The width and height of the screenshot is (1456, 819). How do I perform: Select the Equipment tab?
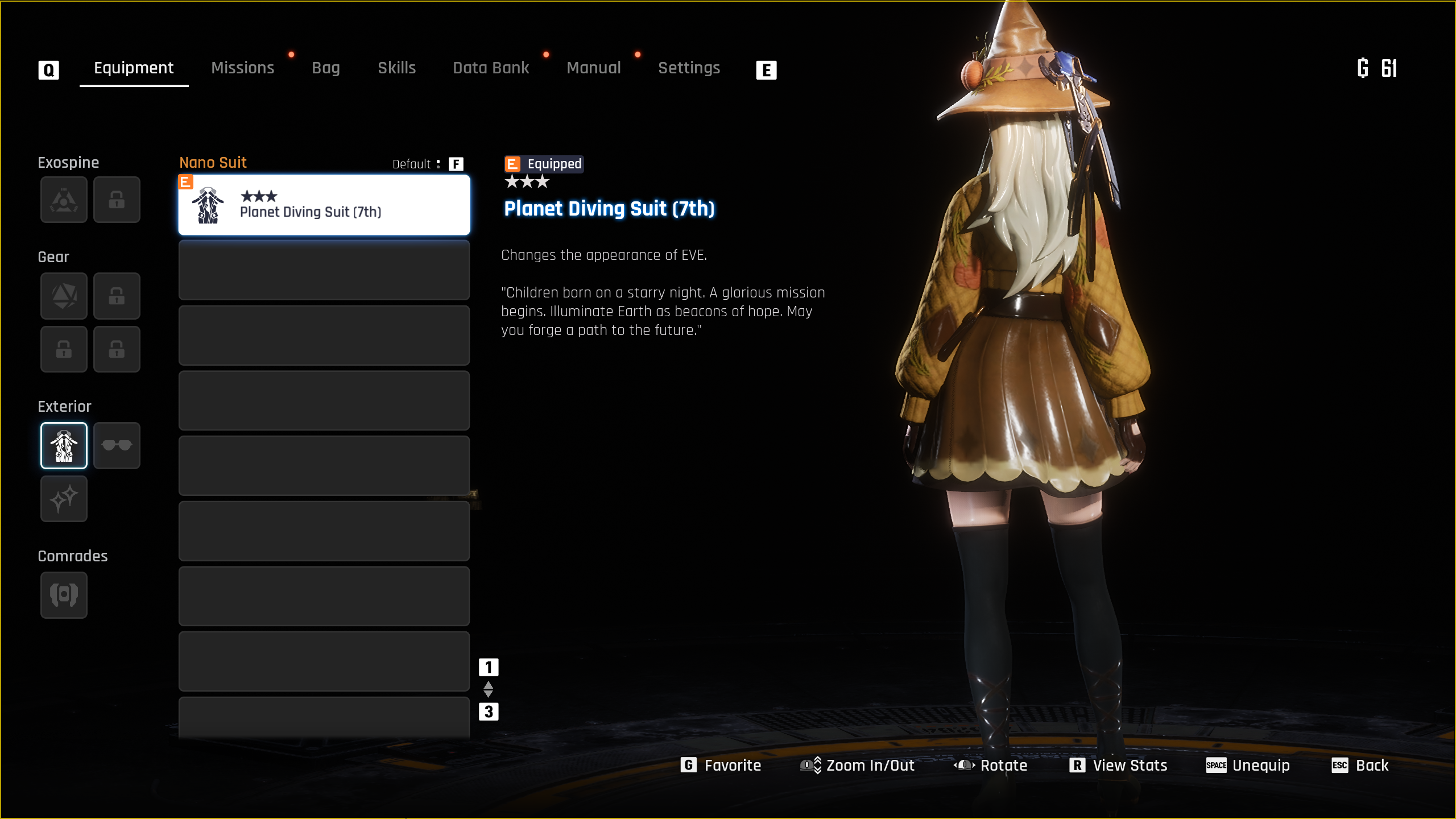(x=134, y=68)
